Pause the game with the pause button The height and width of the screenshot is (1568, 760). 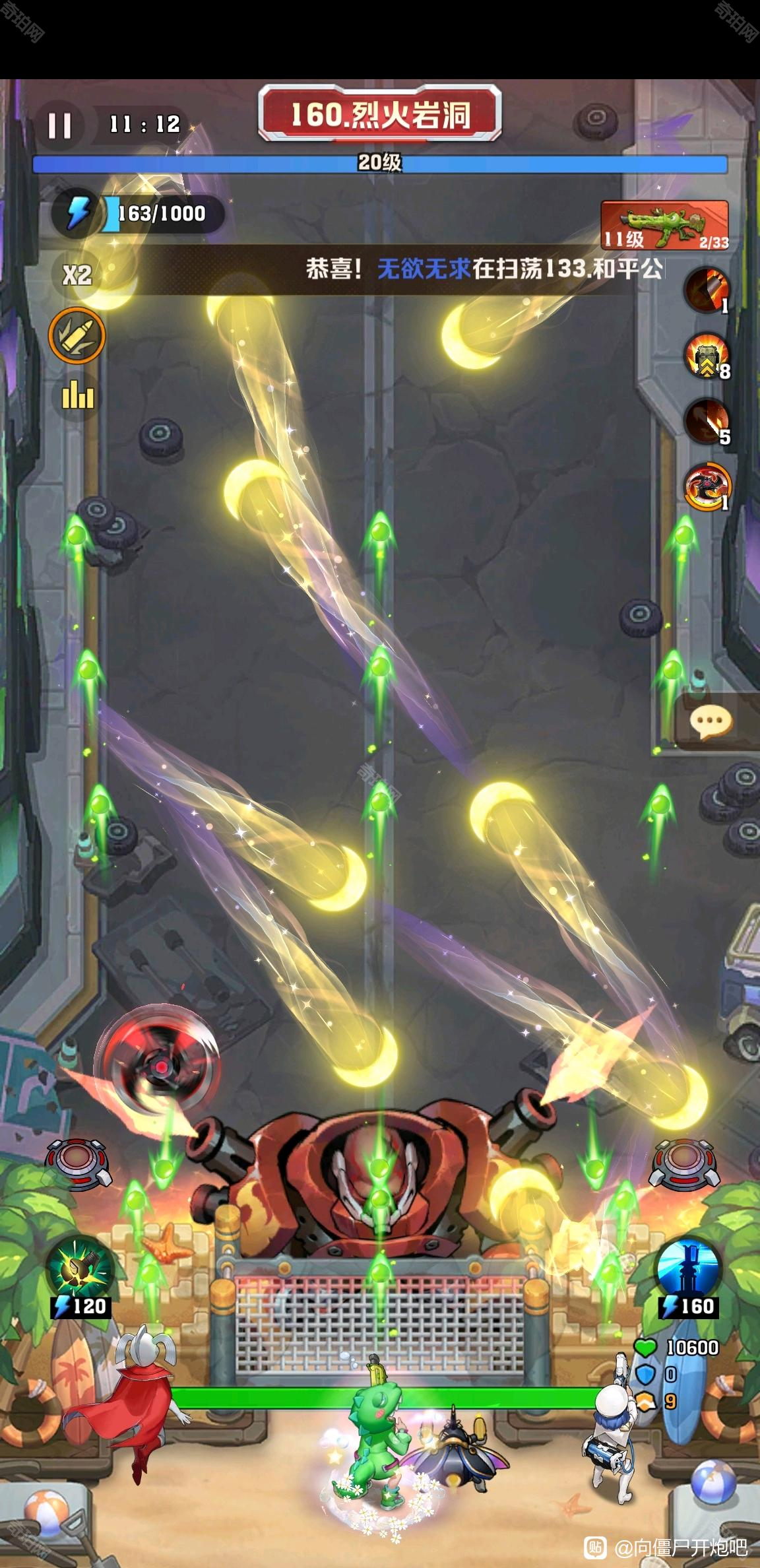coord(59,125)
